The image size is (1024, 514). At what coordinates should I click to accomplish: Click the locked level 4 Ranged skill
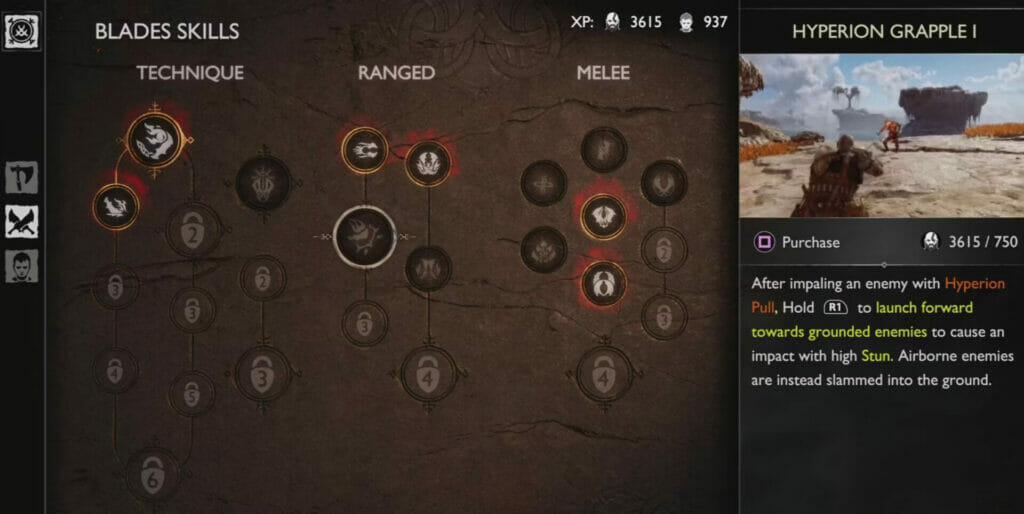(x=428, y=375)
